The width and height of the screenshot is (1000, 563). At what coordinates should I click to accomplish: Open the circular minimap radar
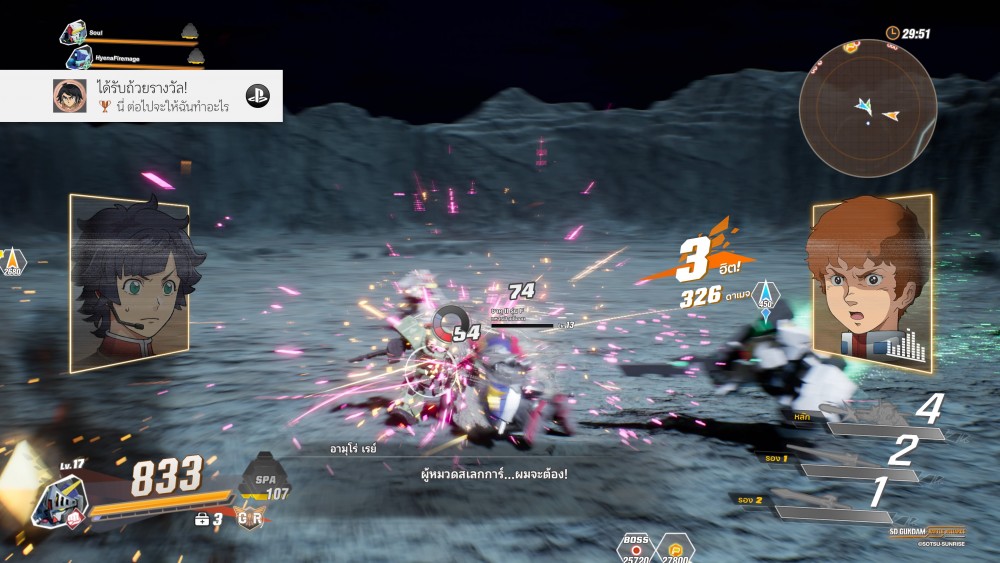coord(867,109)
